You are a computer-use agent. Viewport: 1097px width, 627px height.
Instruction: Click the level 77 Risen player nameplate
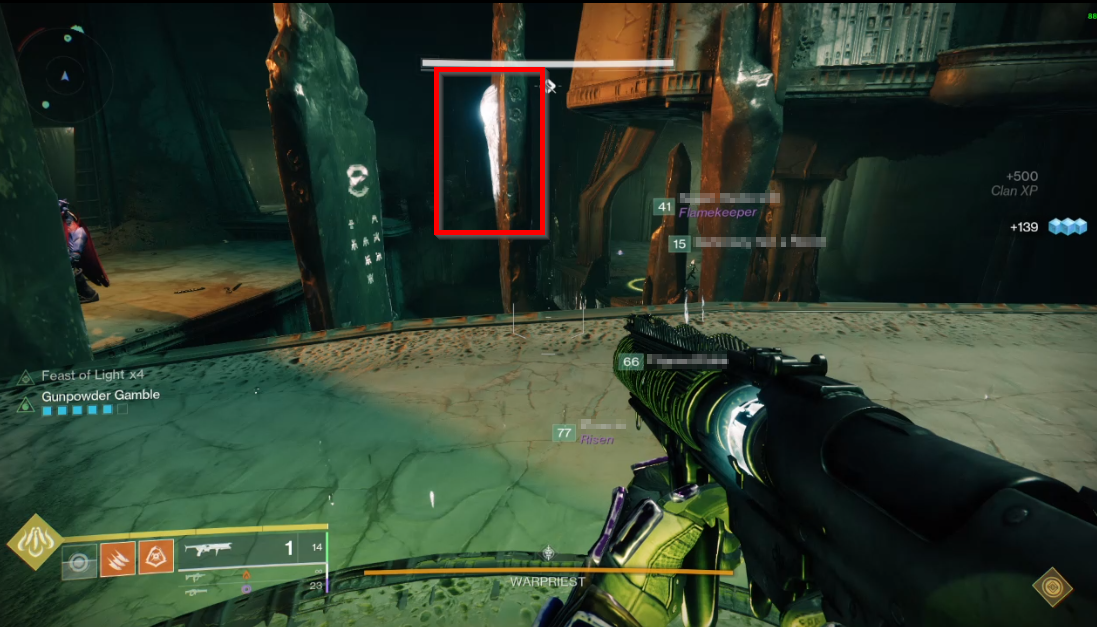588,433
